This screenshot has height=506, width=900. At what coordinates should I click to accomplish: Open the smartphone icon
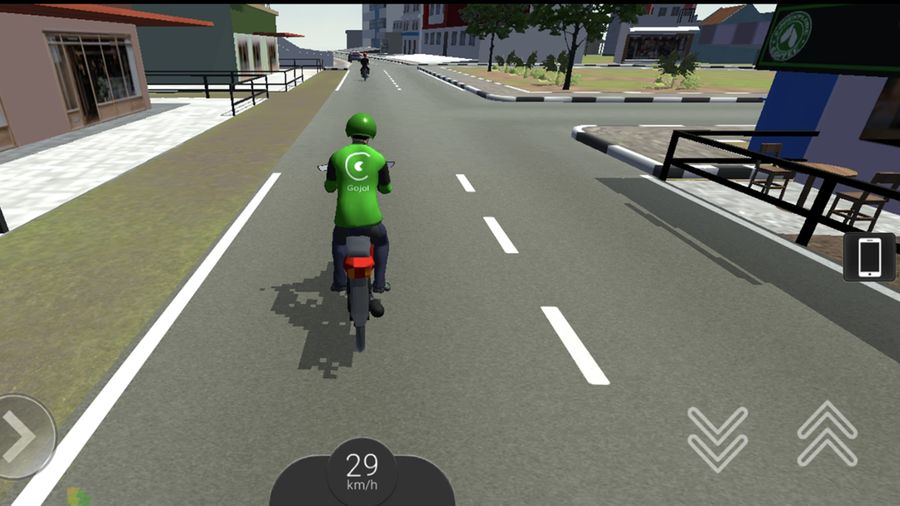869,257
